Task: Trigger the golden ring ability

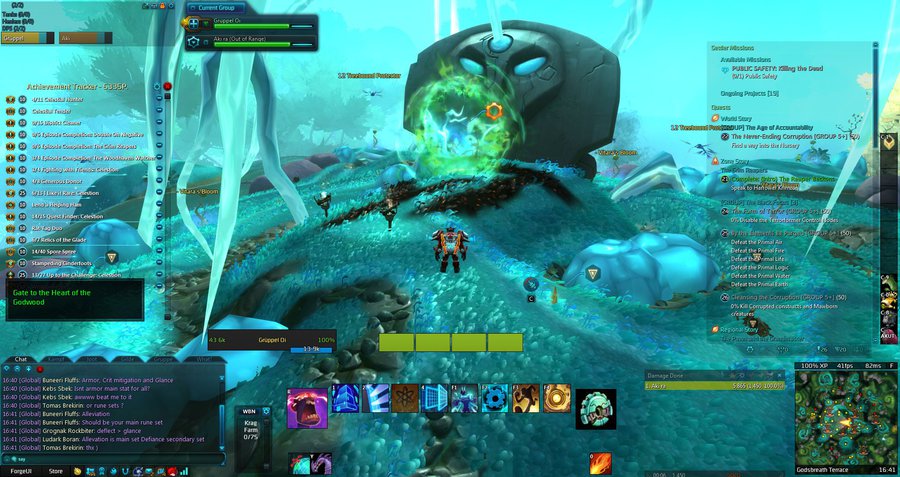Action: point(556,398)
